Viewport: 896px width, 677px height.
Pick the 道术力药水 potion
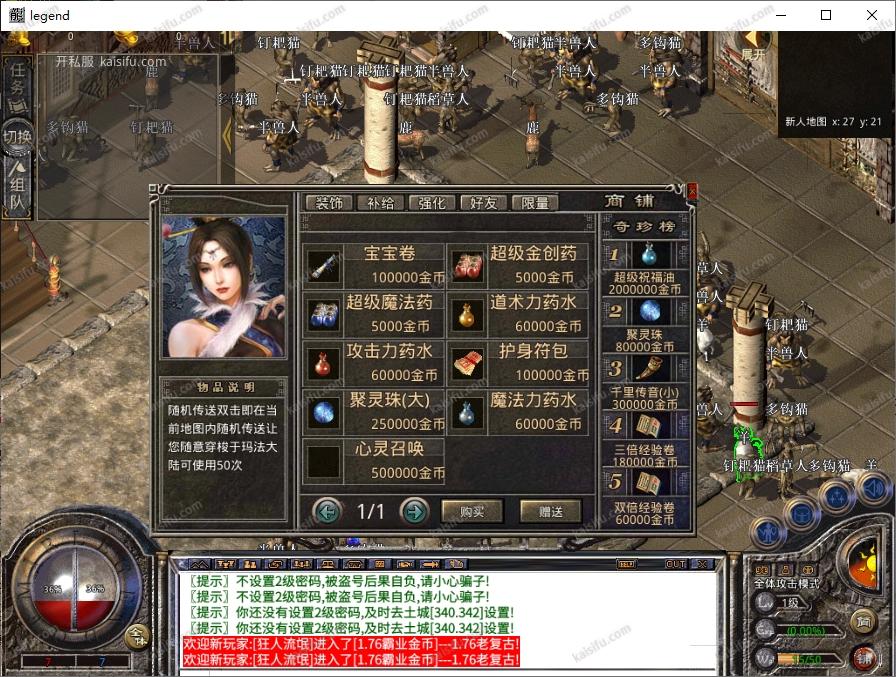point(518,313)
